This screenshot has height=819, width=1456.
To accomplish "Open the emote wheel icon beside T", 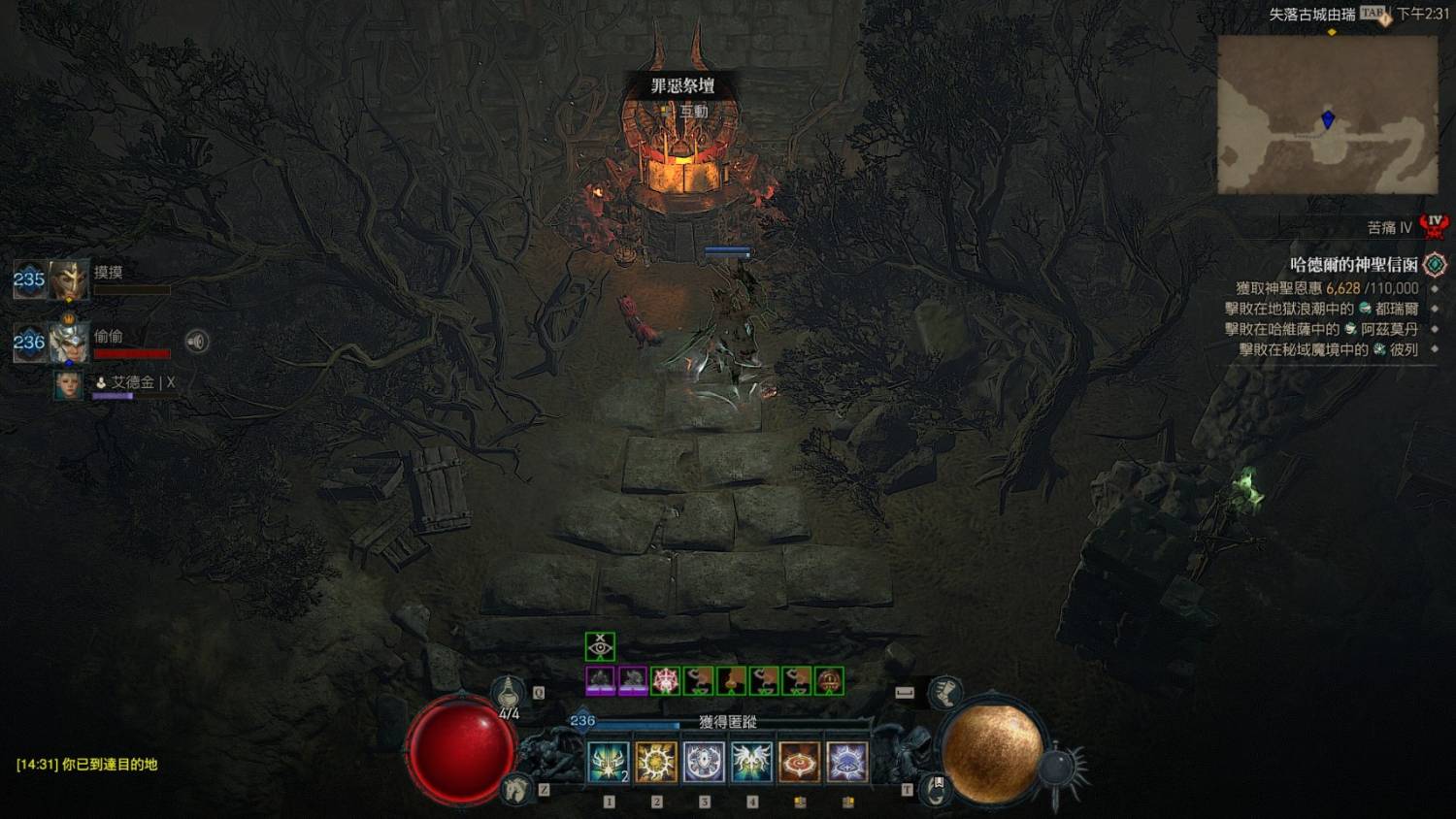I will coord(935,788).
